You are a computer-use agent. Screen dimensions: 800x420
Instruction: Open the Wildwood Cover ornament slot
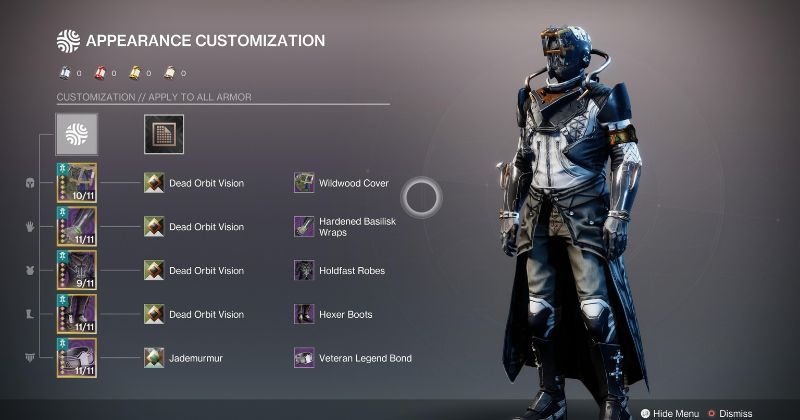click(304, 183)
